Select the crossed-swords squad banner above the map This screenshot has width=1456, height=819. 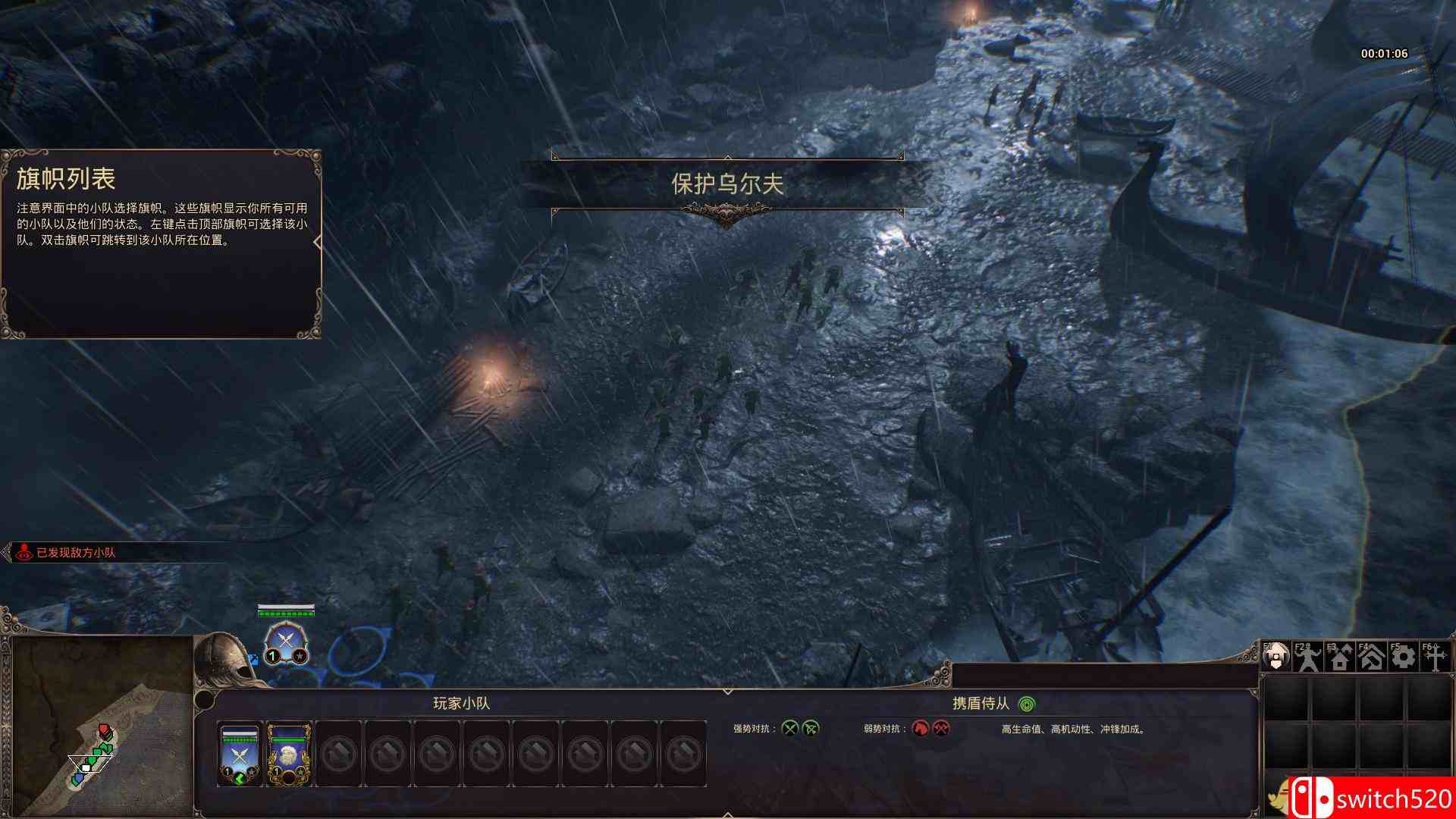tap(286, 639)
